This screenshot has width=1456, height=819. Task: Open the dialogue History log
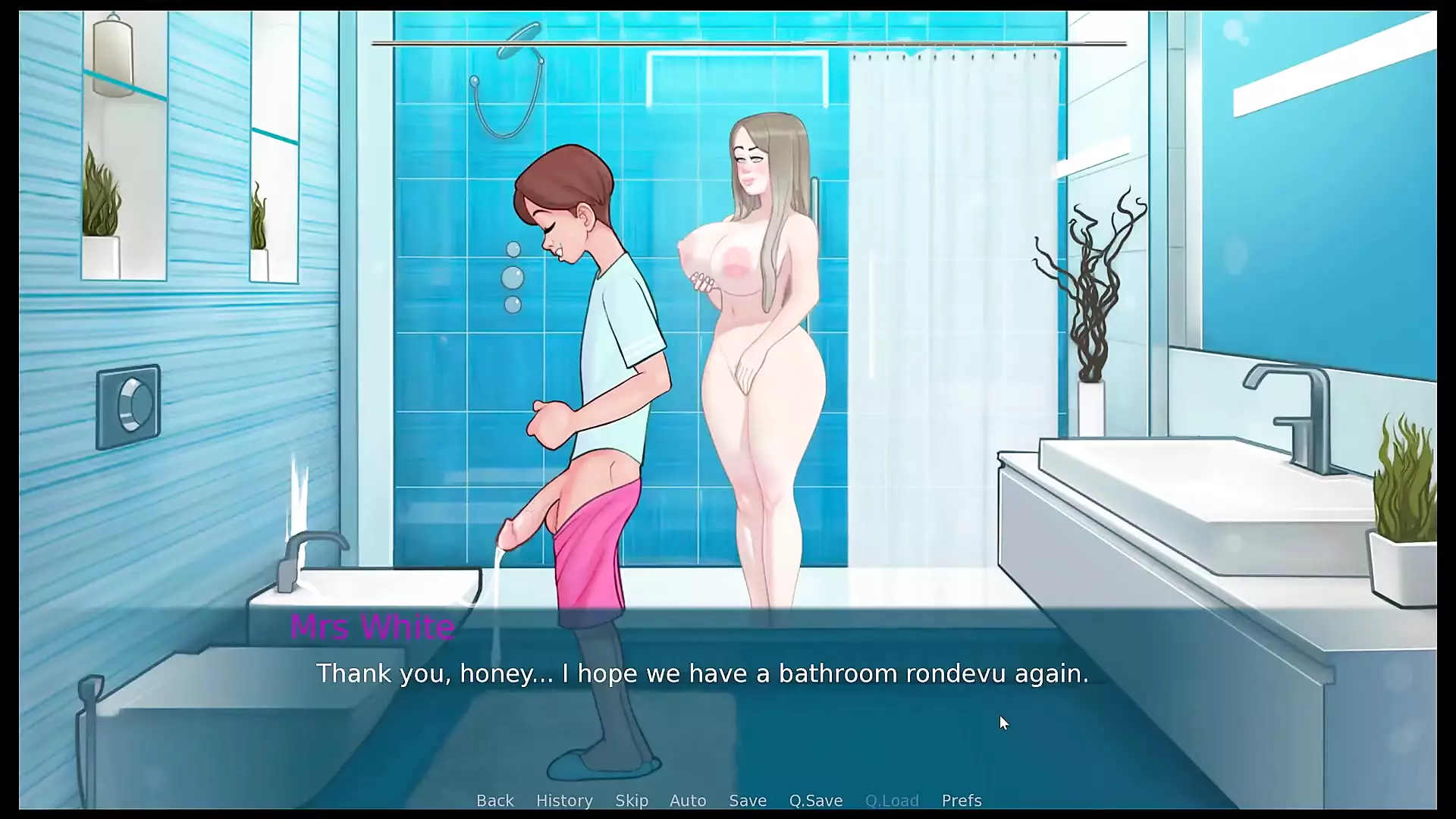(x=564, y=801)
